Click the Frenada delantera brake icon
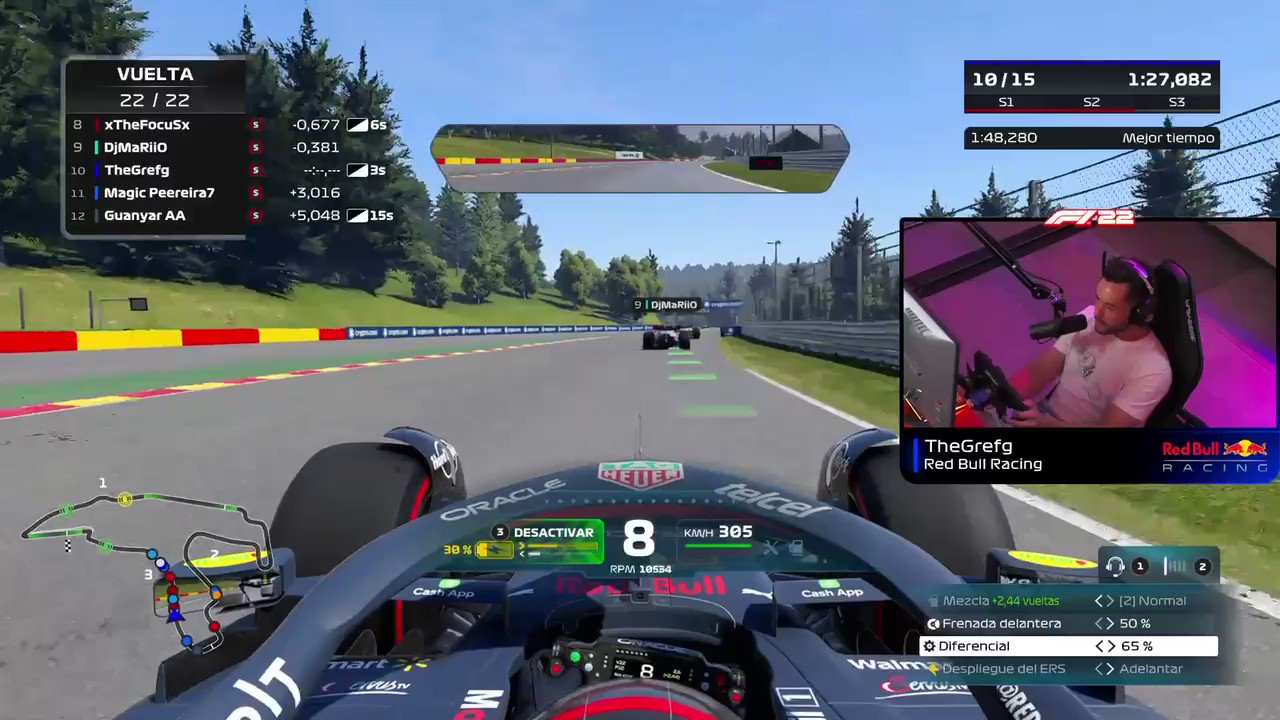1280x720 pixels. click(933, 623)
